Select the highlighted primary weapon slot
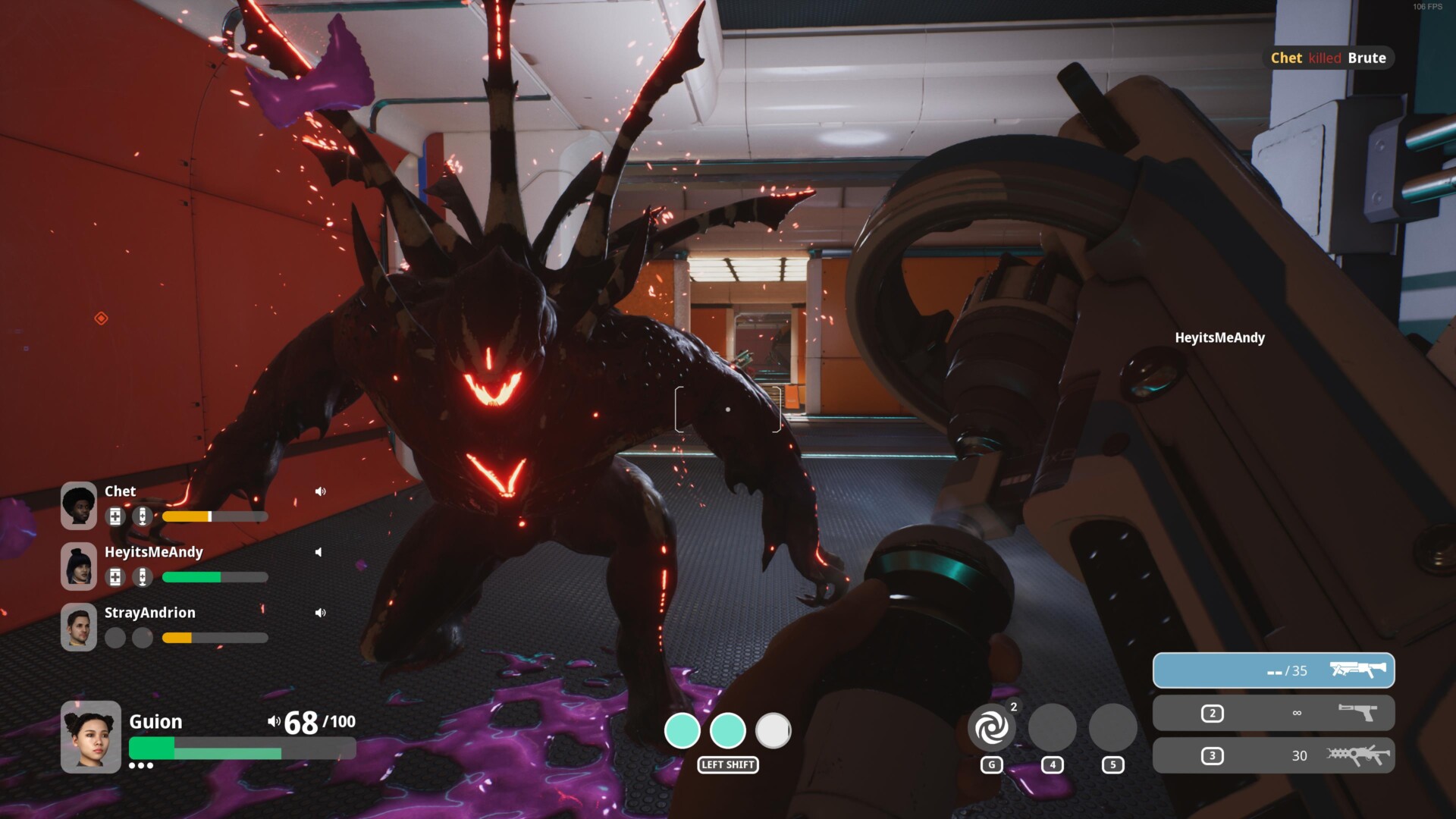The height and width of the screenshot is (819, 1456). point(1273,670)
